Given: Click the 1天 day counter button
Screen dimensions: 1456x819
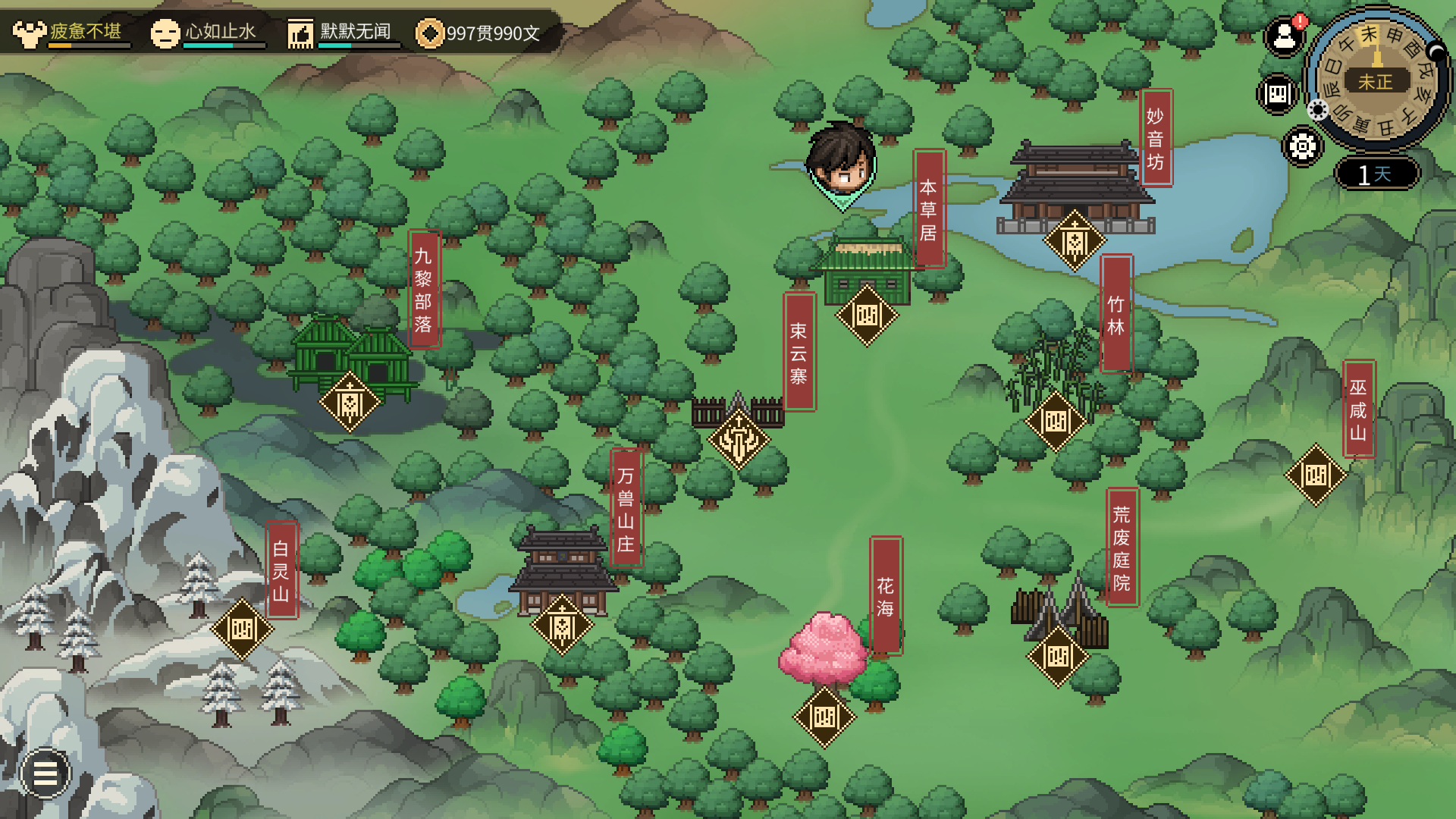Looking at the screenshot, I should pyautogui.click(x=1376, y=174).
